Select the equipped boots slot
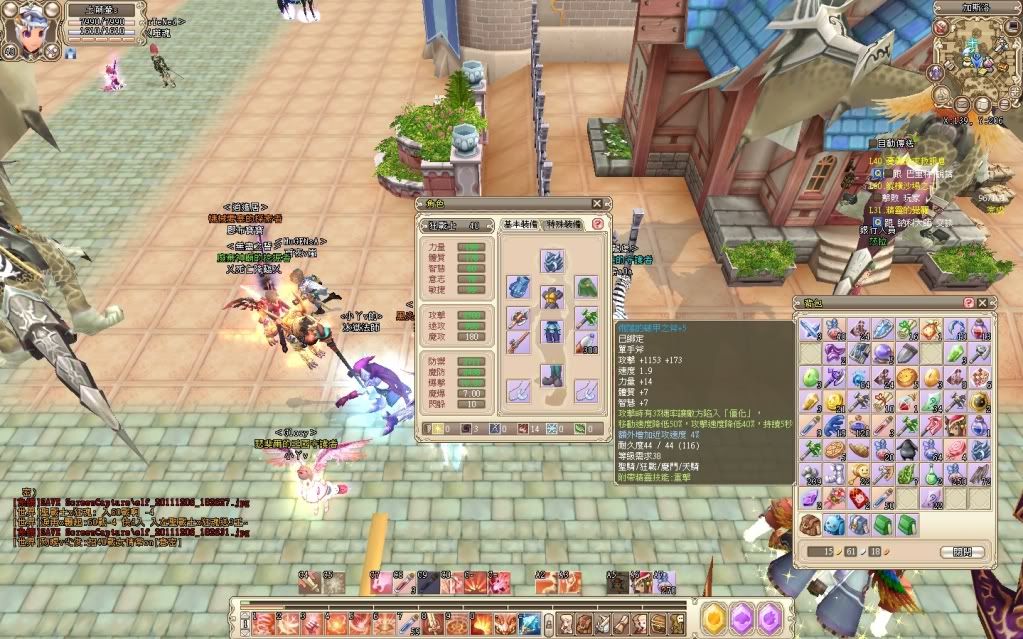 pyautogui.click(x=552, y=374)
